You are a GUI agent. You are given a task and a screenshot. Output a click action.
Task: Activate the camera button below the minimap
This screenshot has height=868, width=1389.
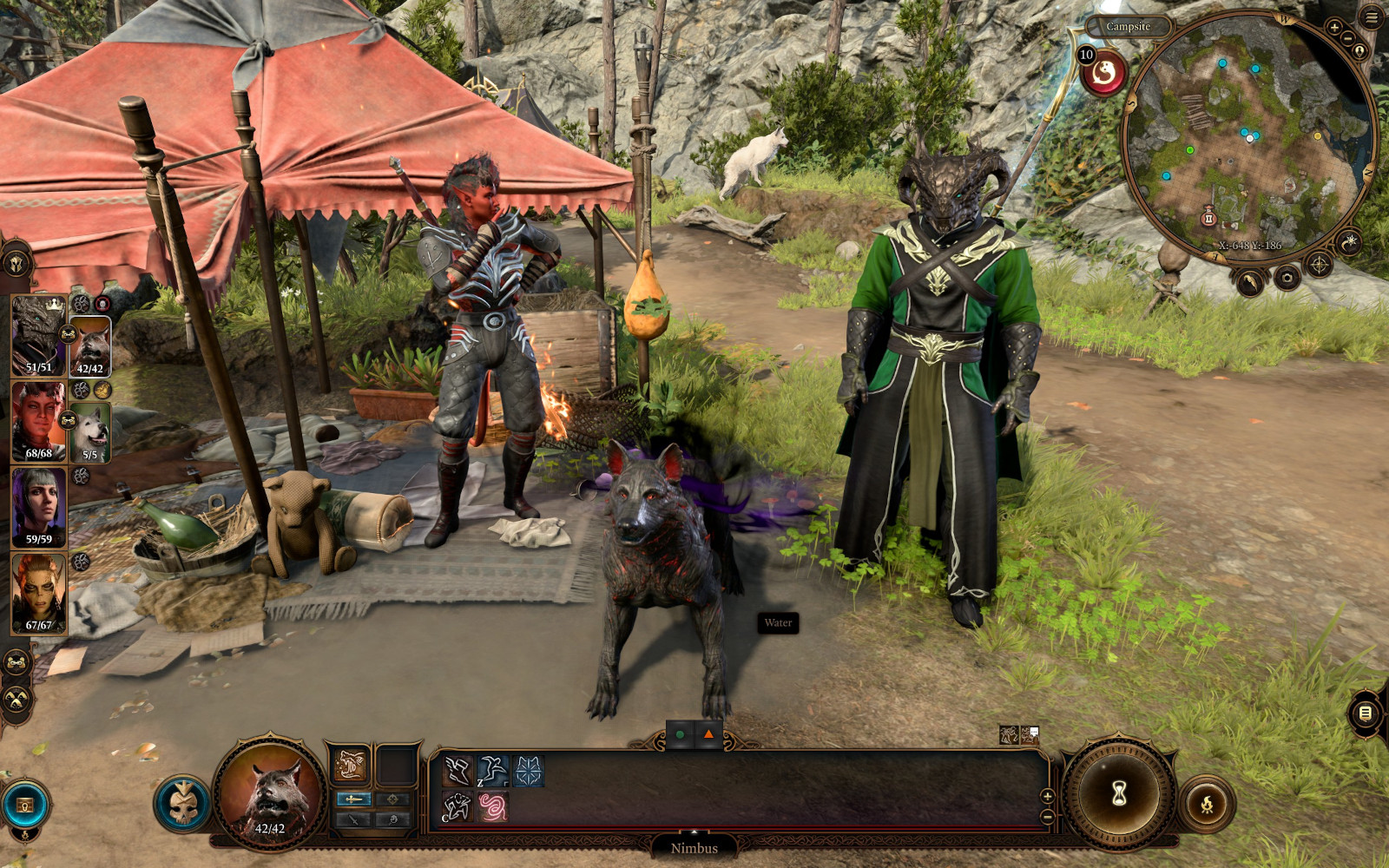[1287, 278]
